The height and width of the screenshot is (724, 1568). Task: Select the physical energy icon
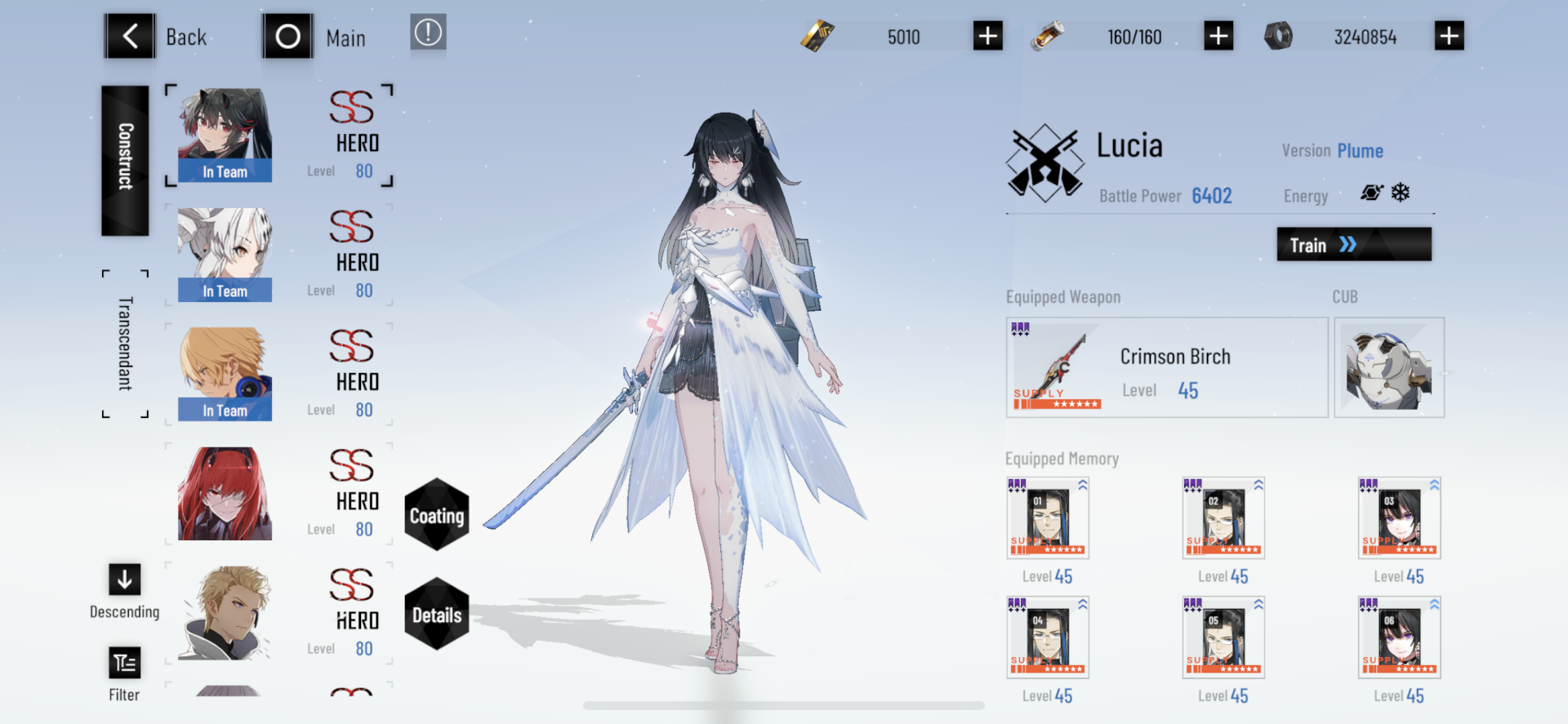coord(1371,193)
